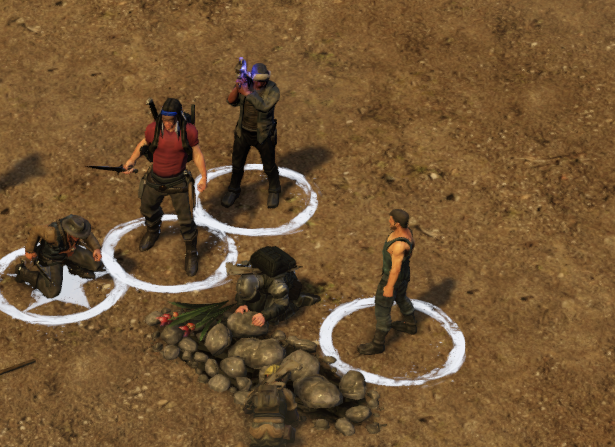Select the helmeted soldier aiming a purple gun
Image resolution: width=615 pixels, height=447 pixels.
[254, 132]
